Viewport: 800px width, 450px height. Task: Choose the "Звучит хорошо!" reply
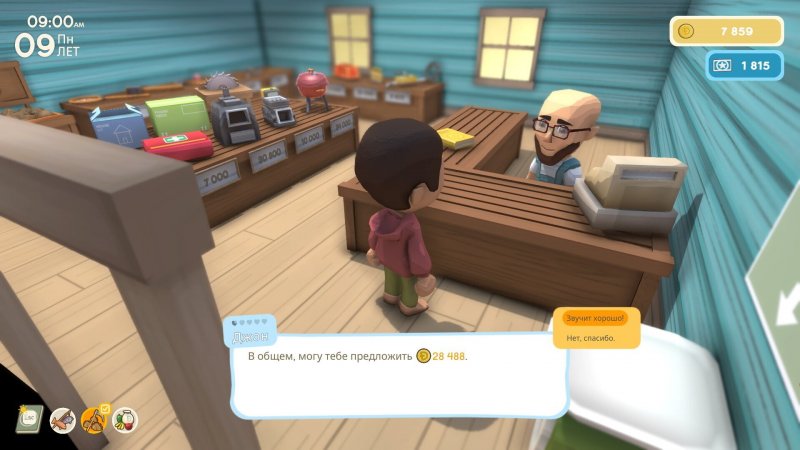click(595, 318)
